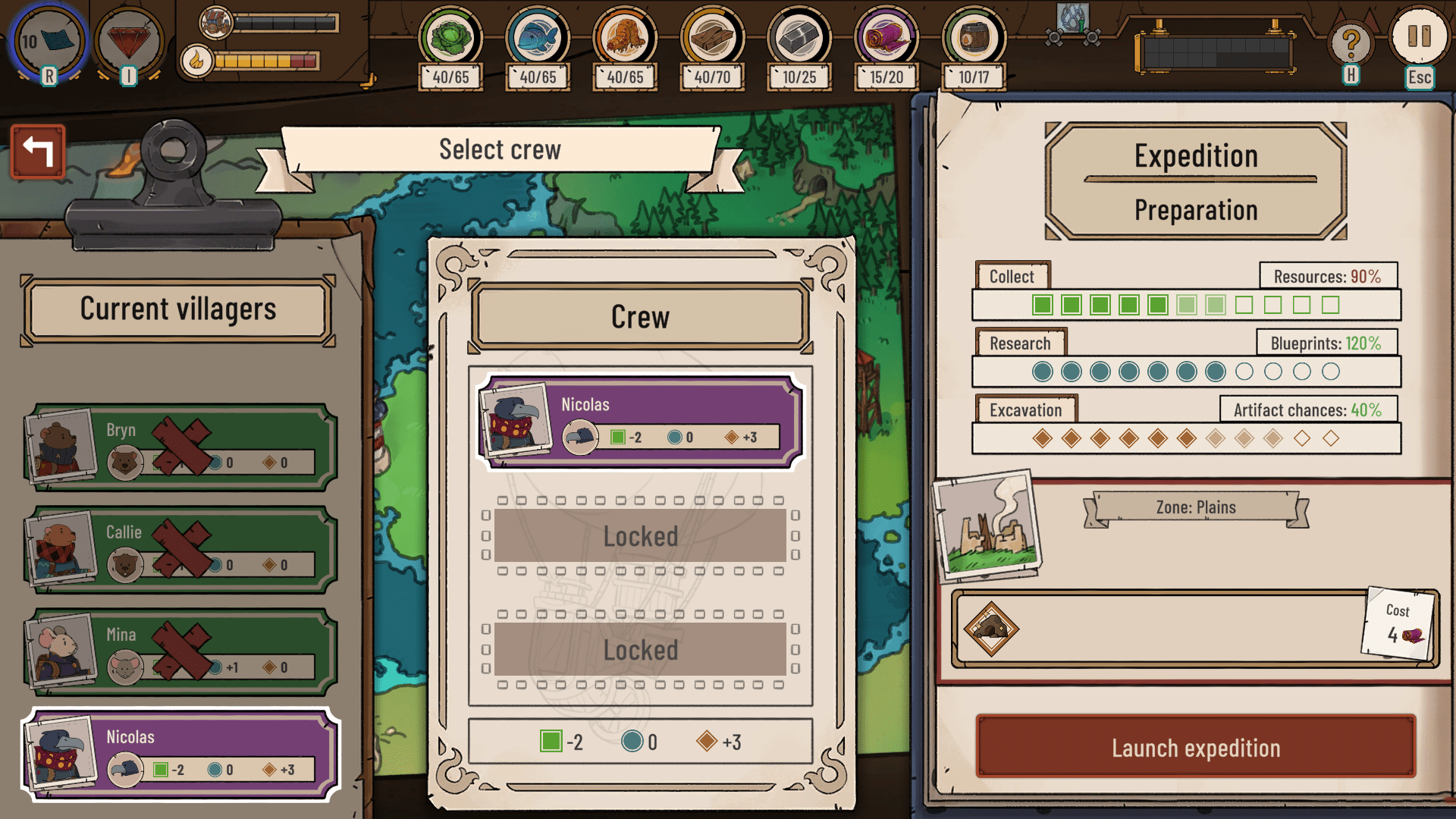The width and height of the screenshot is (1456, 819).
Task: Pause the game with the pause button
Action: [1418, 36]
